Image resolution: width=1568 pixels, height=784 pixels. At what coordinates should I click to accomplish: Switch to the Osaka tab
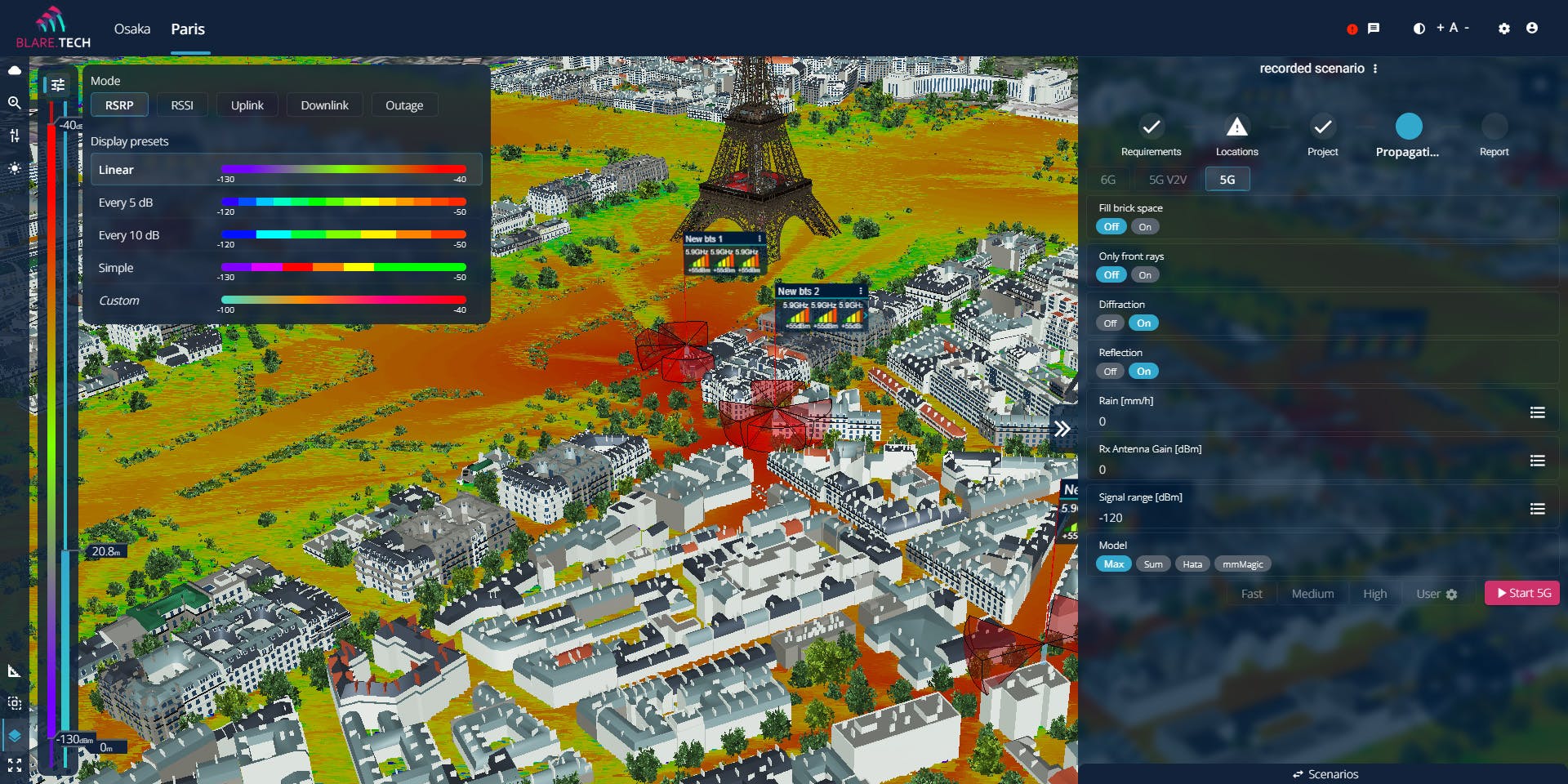(131, 29)
